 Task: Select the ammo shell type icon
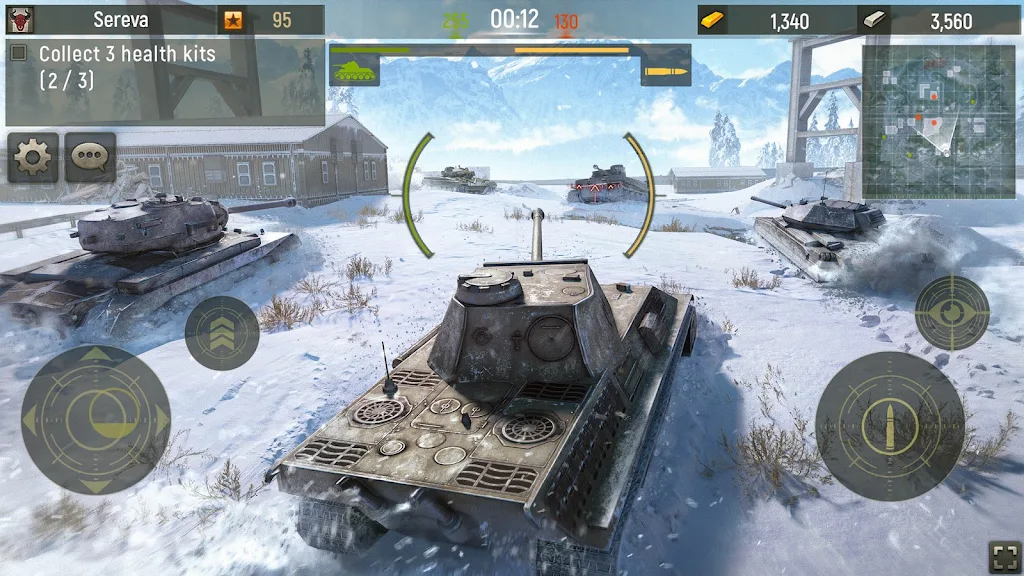pyautogui.click(x=665, y=67)
